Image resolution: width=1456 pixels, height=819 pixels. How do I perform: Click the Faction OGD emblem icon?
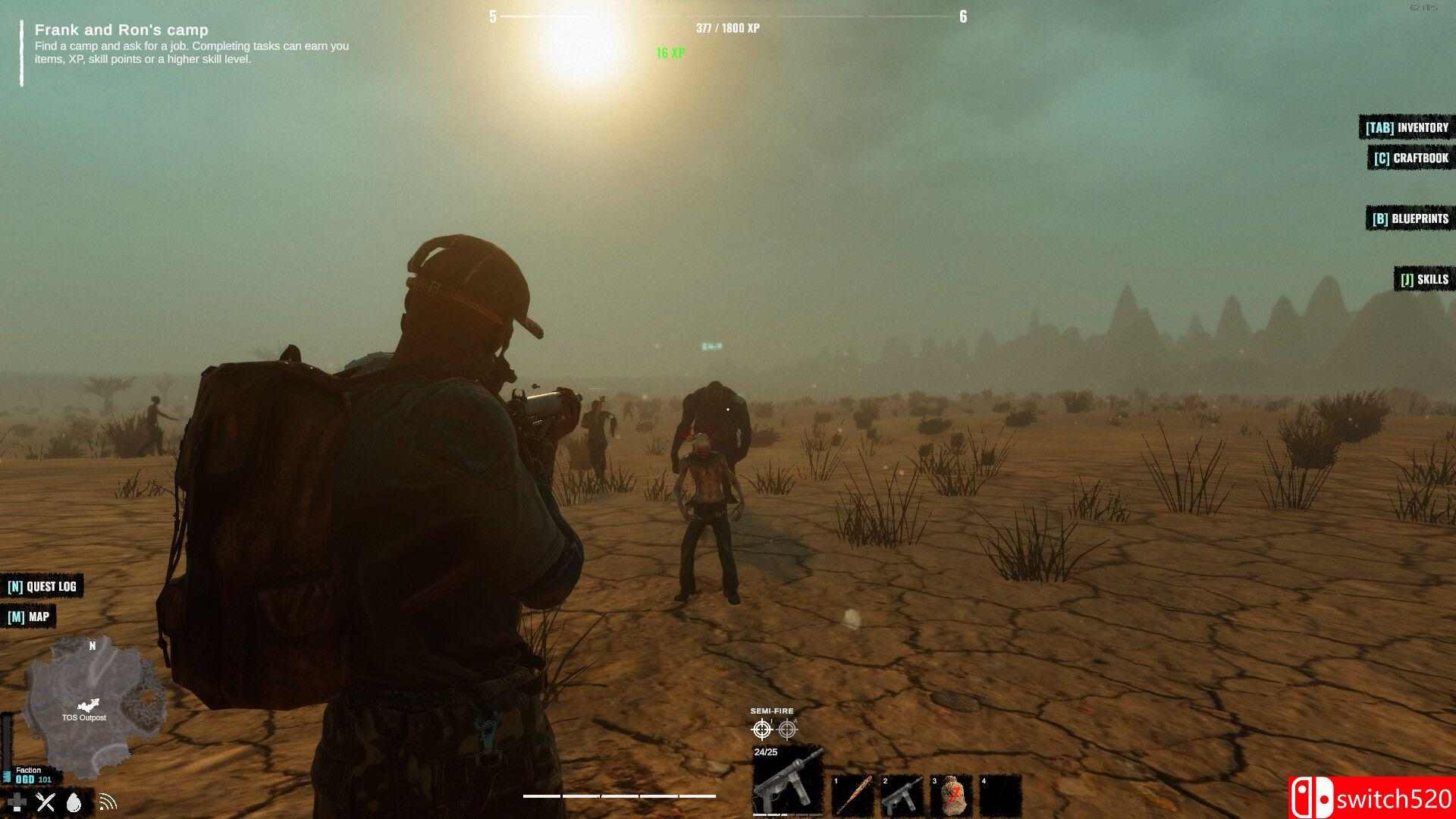point(8,775)
